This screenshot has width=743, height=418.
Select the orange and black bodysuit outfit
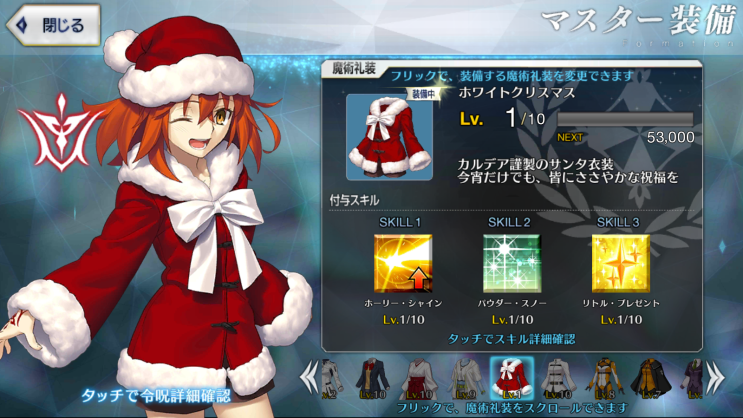coord(601,379)
